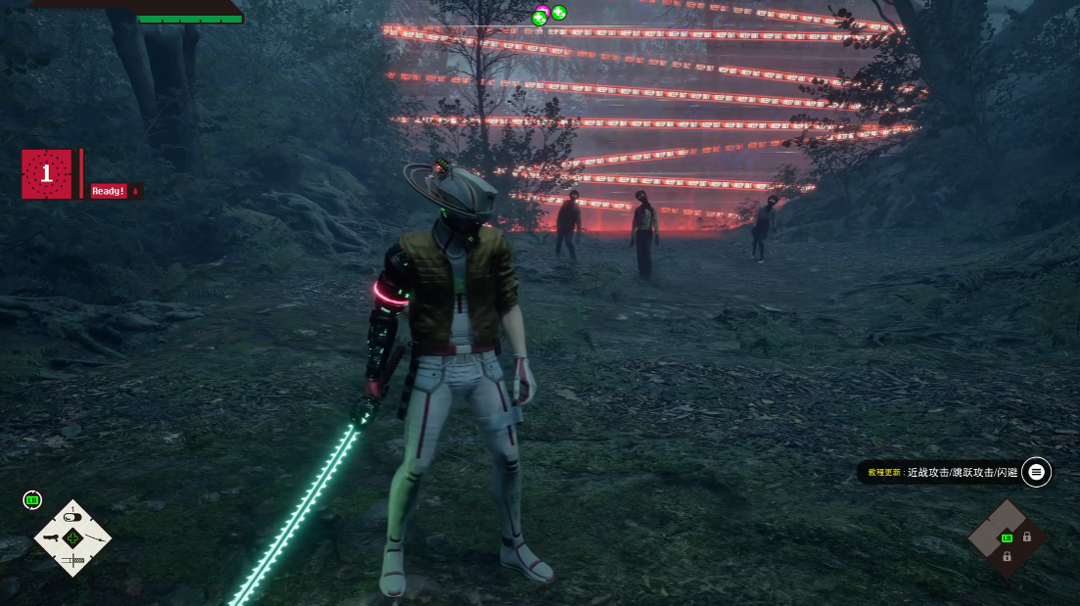This screenshot has height=606, width=1080.
Task: Choose the gun slot on the weapon wheel
Action: click(x=50, y=539)
